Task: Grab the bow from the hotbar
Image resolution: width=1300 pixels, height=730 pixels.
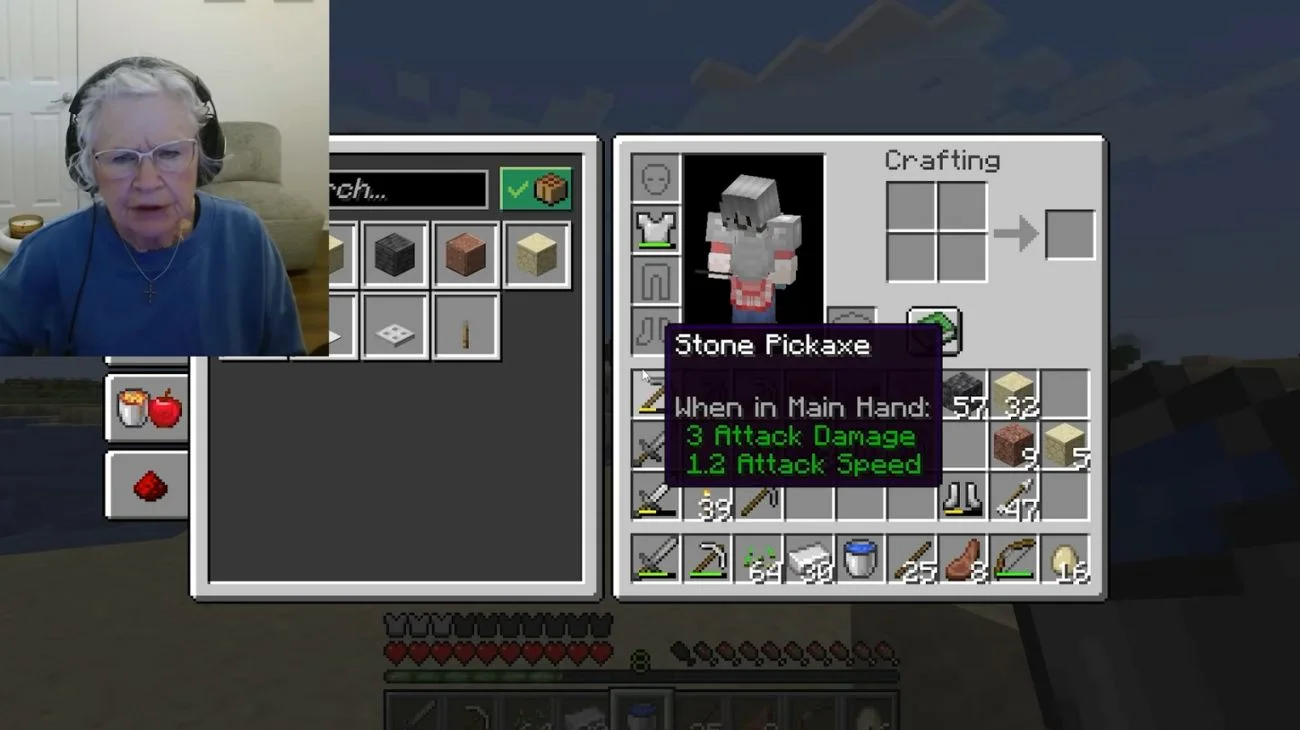Action: (x=1014, y=559)
